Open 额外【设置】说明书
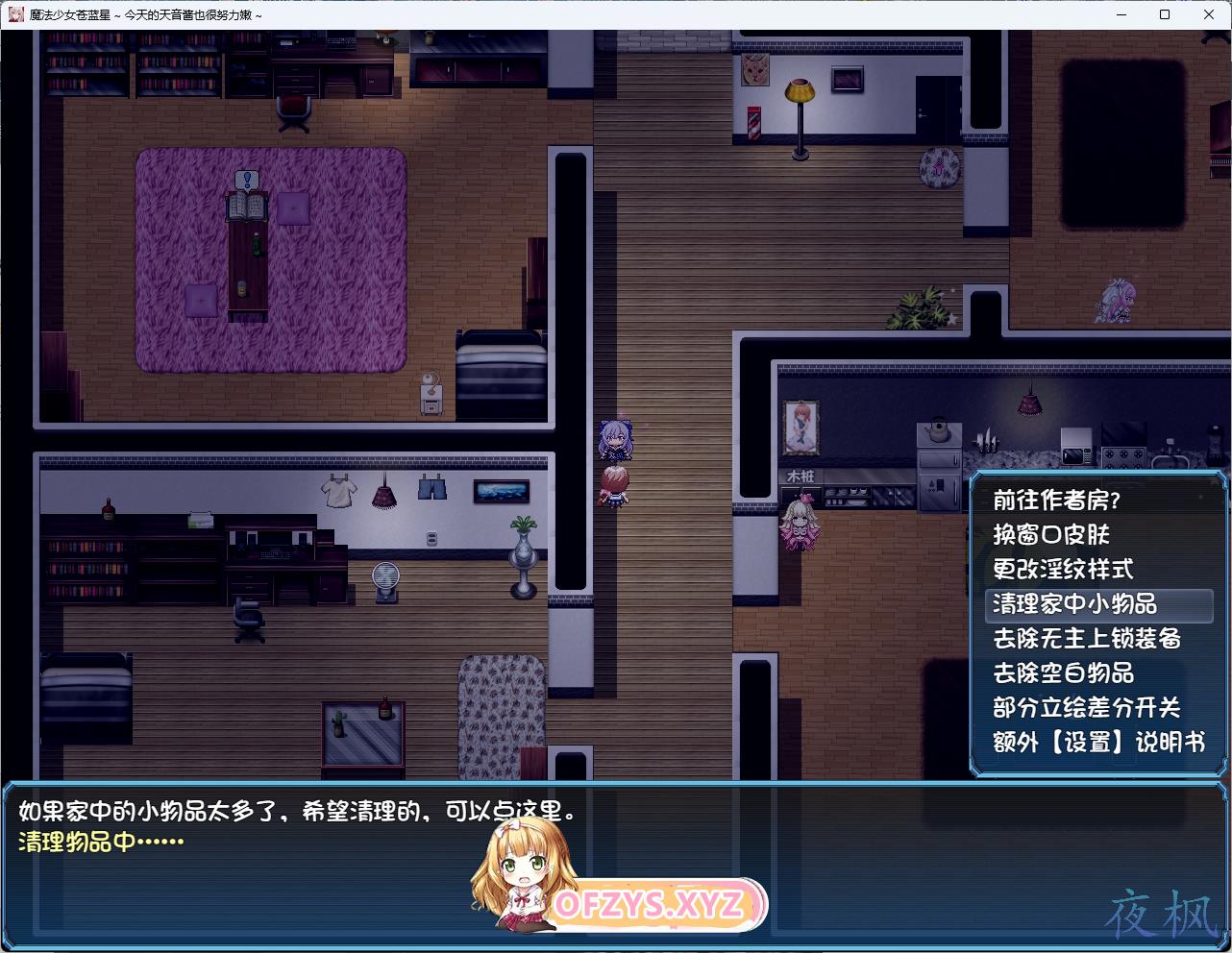The image size is (1232, 953). pyautogui.click(x=1097, y=743)
